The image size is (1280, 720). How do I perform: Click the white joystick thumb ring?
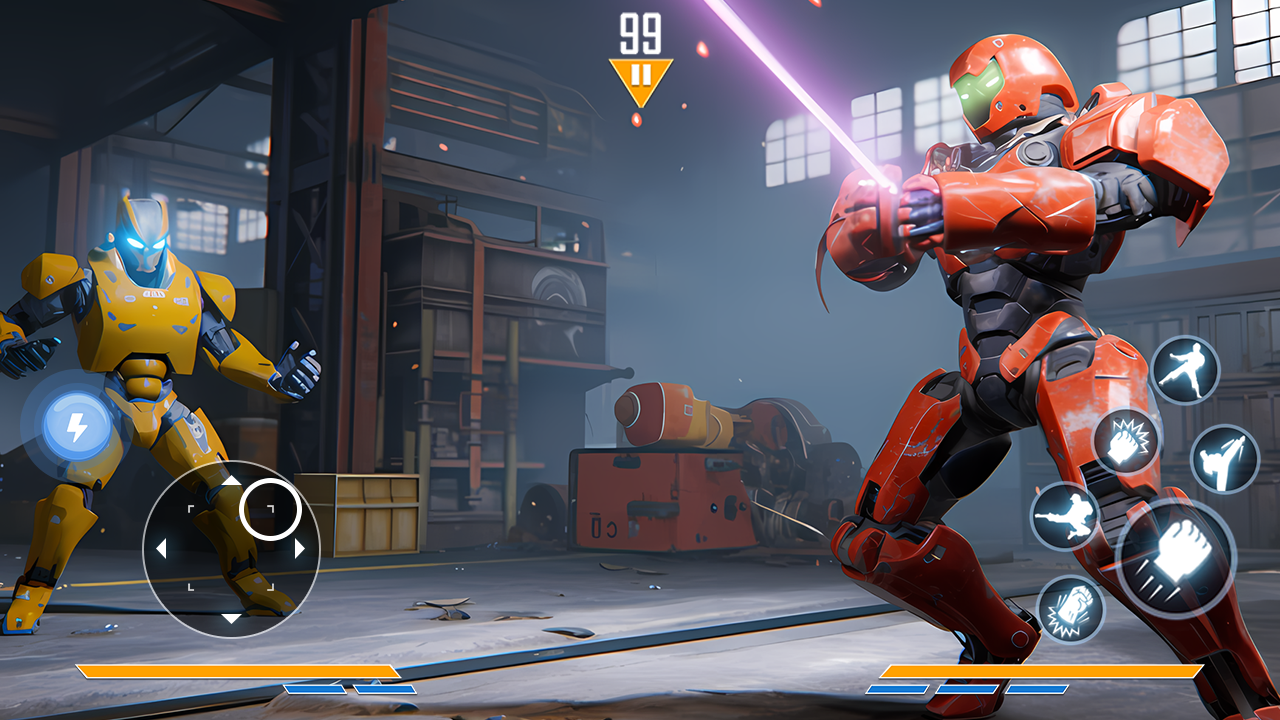pos(271,508)
